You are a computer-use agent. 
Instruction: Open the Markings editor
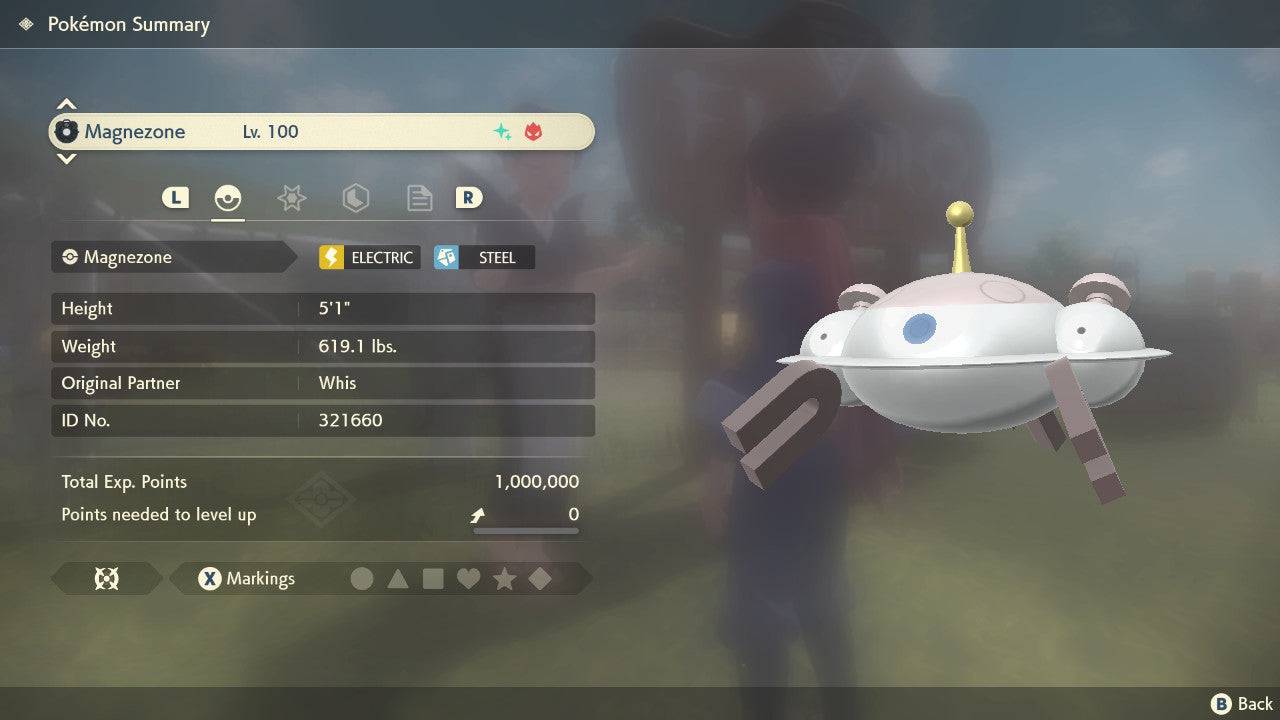pyautogui.click(x=246, y=578)
